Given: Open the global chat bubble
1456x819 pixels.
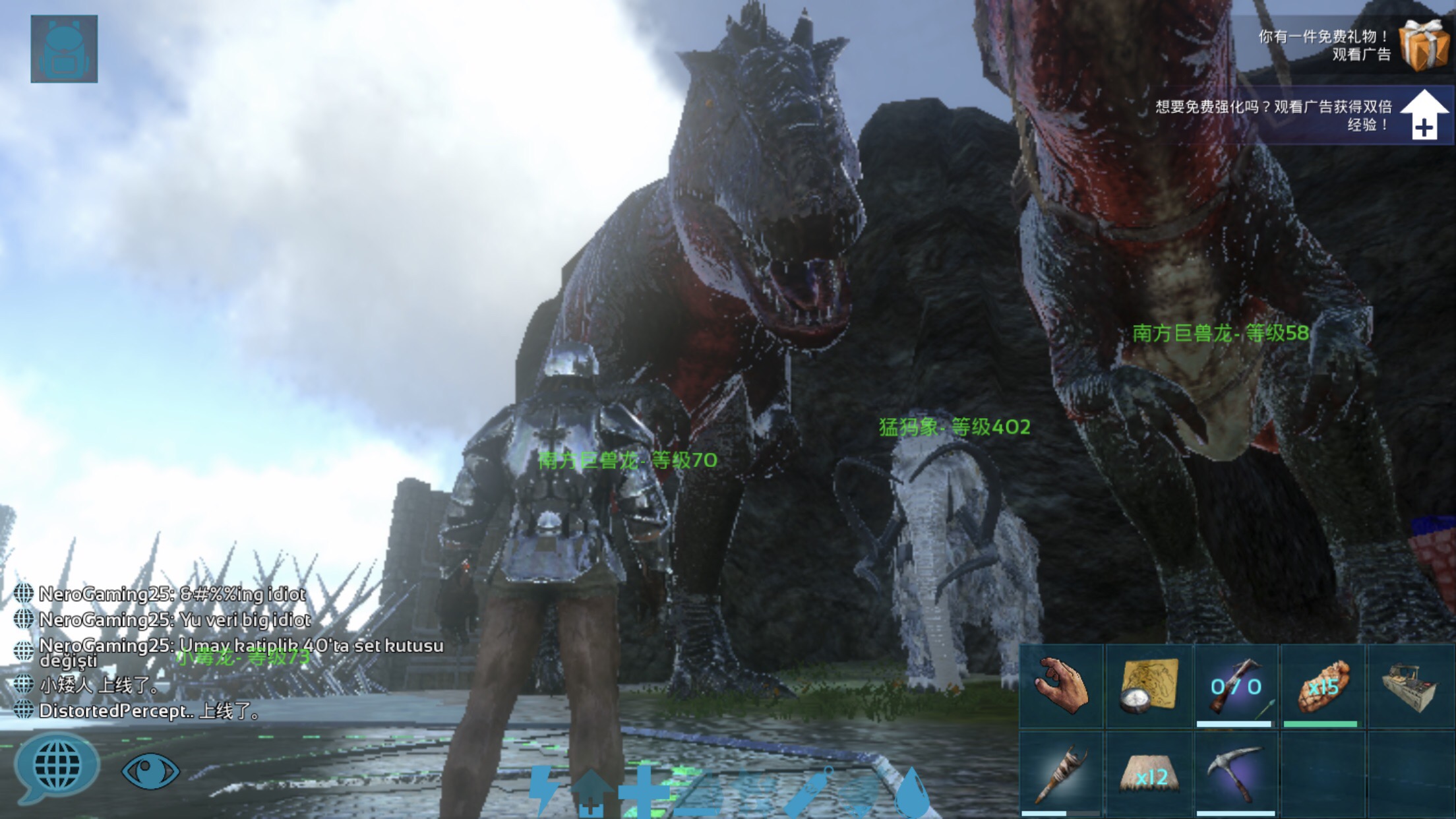Looking at the screenshot, I should [57, 767].
